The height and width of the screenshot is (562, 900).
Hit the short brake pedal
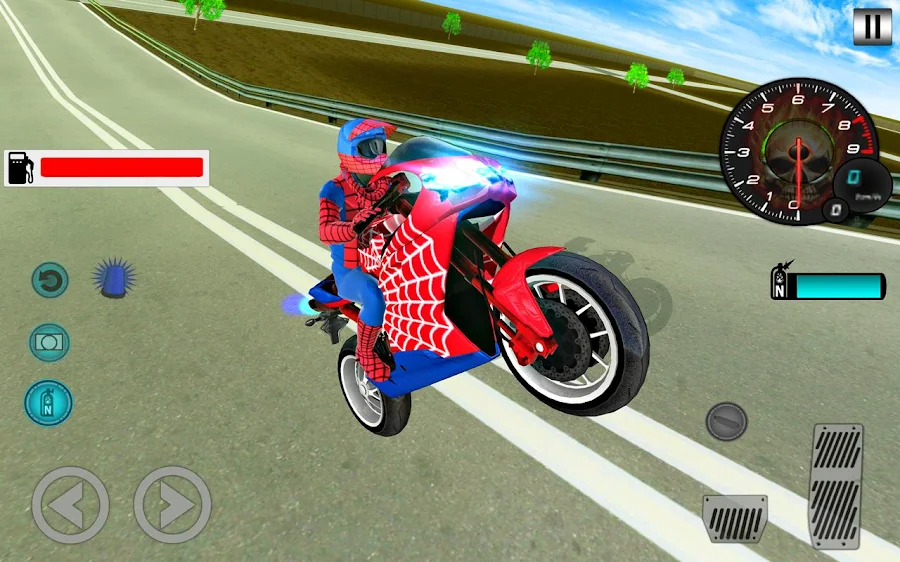[x=734, y=518]
